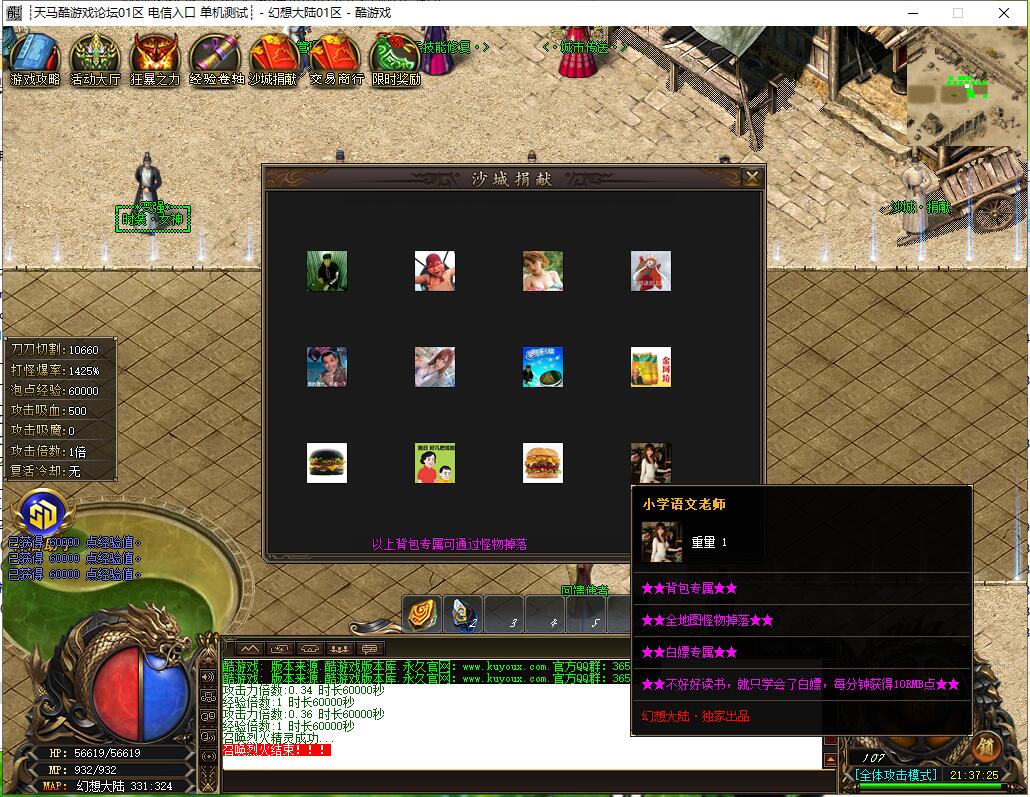This screenshot has height=797, width=1030.
Task: Use the blue crystal item in slot 2
Action: pyautogui.click(x=463, y=614)
